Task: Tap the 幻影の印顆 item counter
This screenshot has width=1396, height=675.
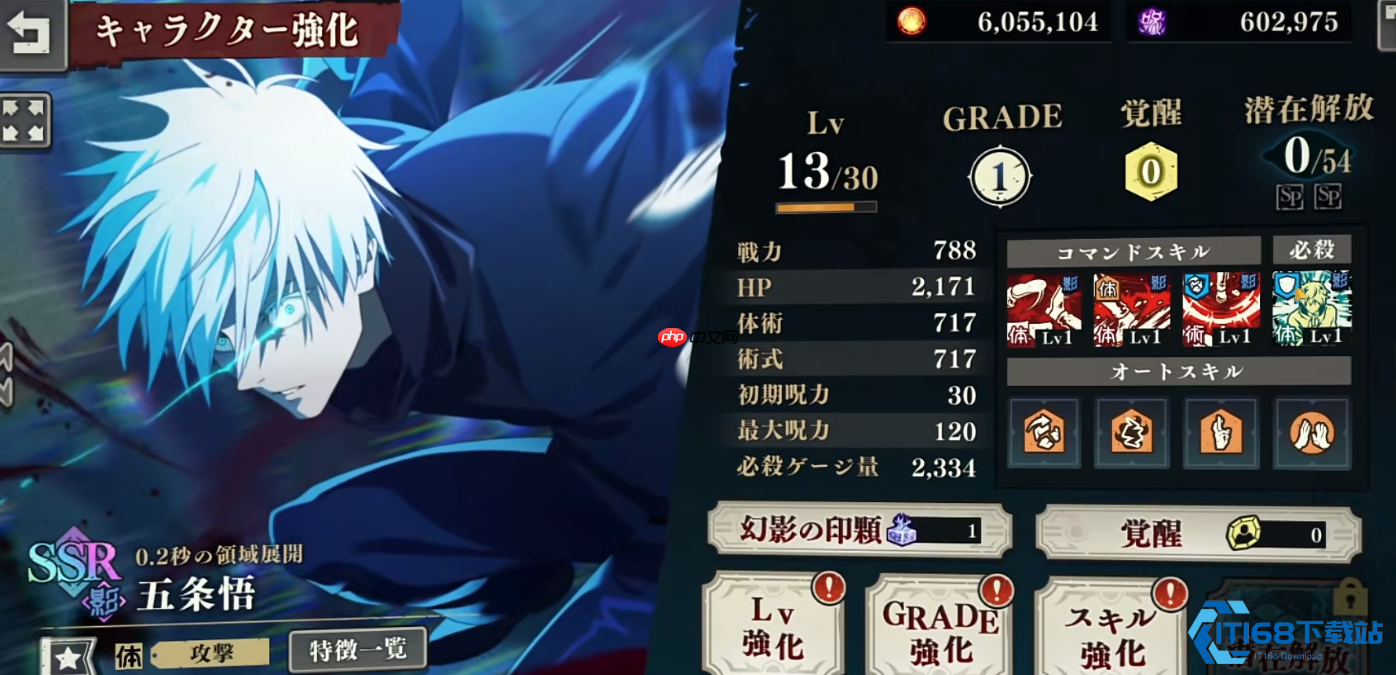Action: tap(859, 530)
